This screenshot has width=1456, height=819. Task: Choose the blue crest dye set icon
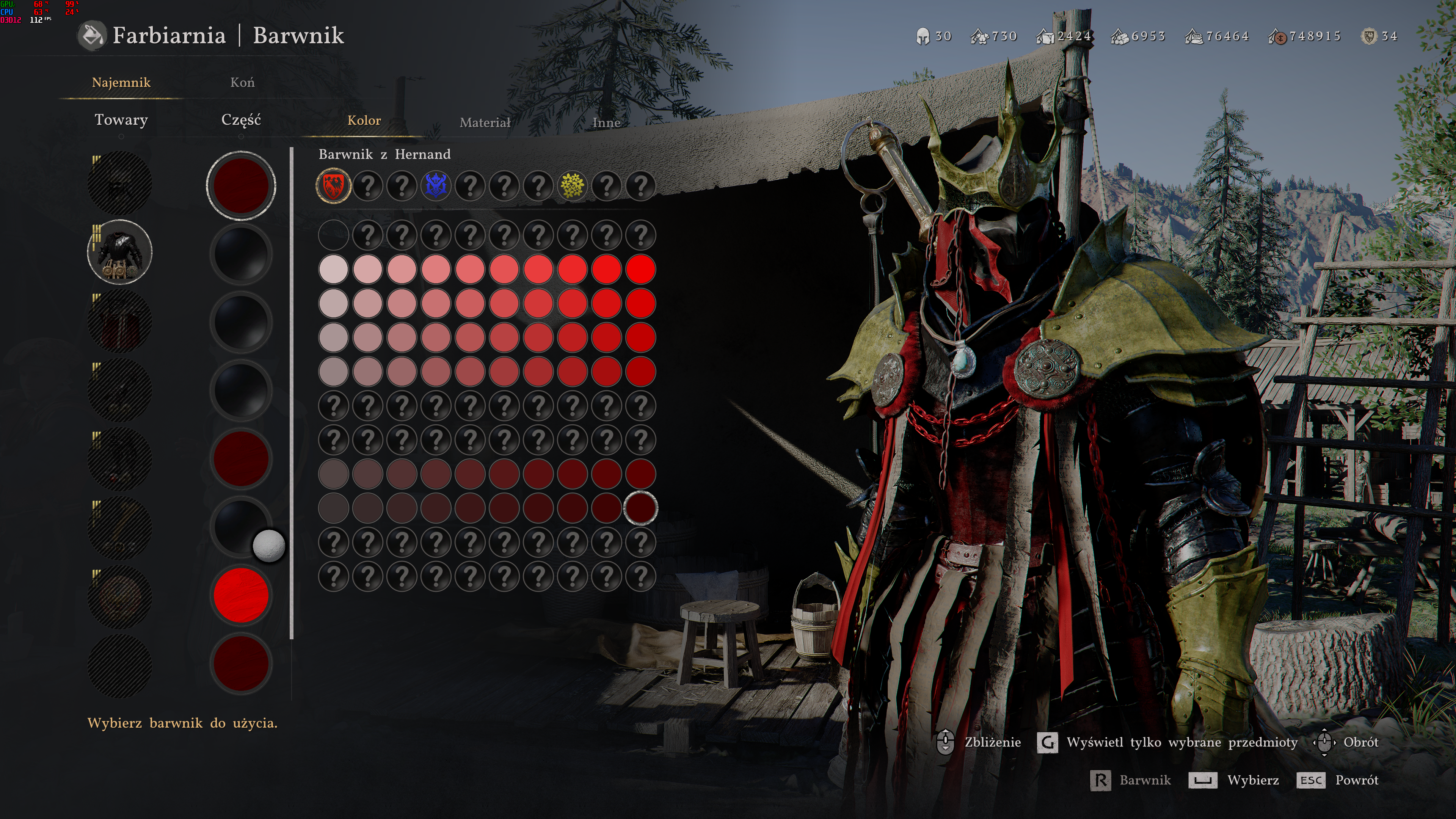click(x=436, y=186)
